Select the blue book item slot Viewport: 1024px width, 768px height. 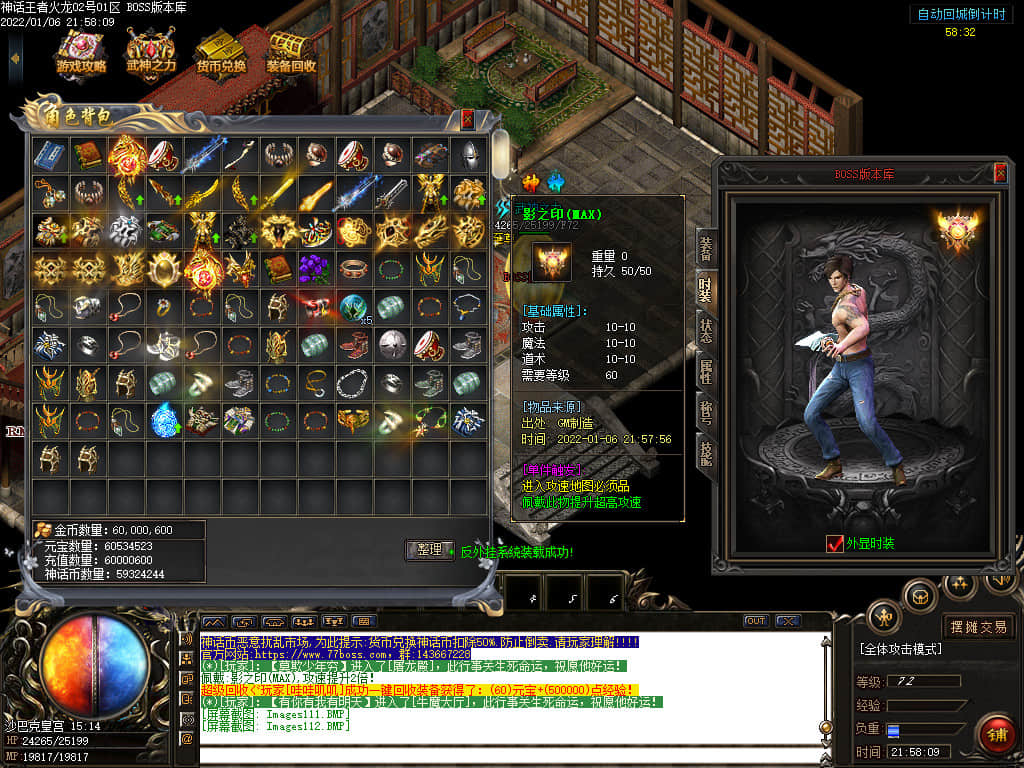point(49,154)
